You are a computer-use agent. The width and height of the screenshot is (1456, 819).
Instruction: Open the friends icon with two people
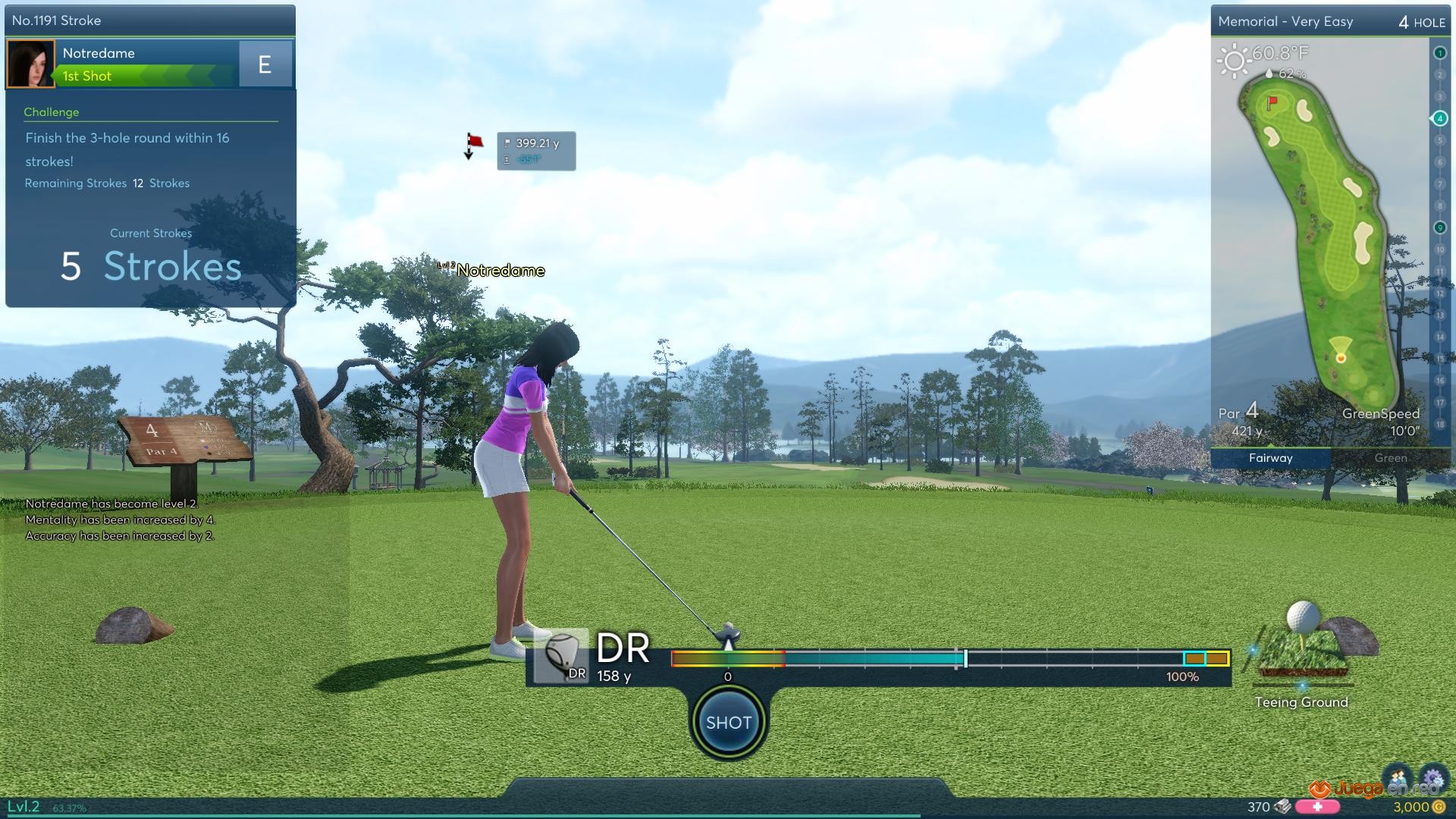click(x=1398, y=779)
